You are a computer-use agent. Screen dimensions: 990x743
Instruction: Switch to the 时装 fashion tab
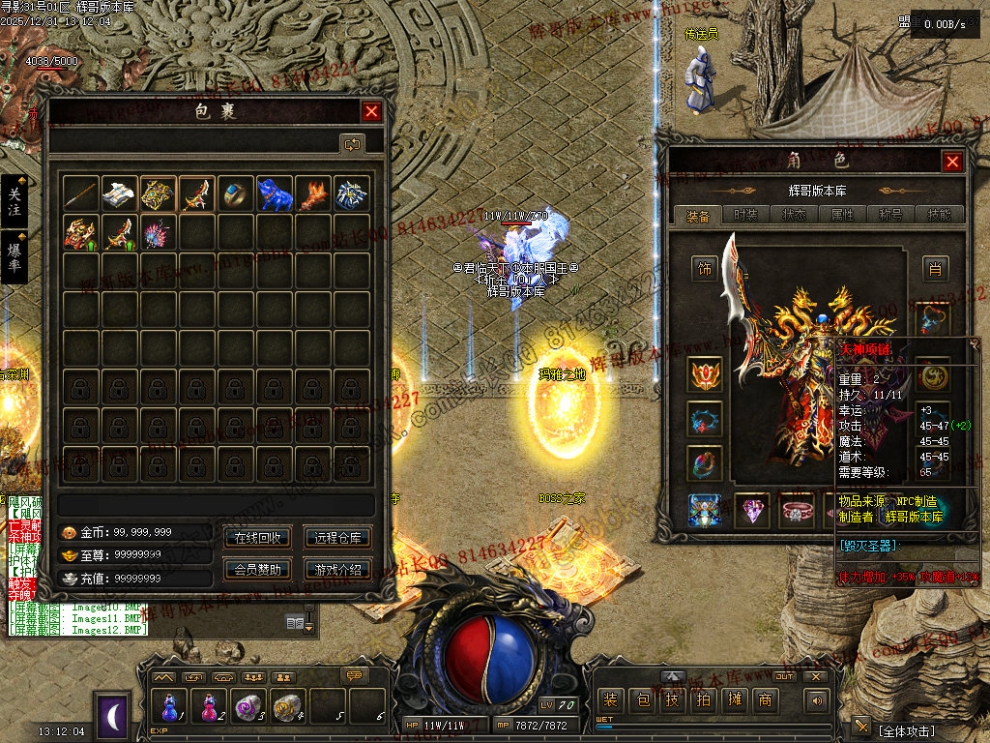(745, 214)
